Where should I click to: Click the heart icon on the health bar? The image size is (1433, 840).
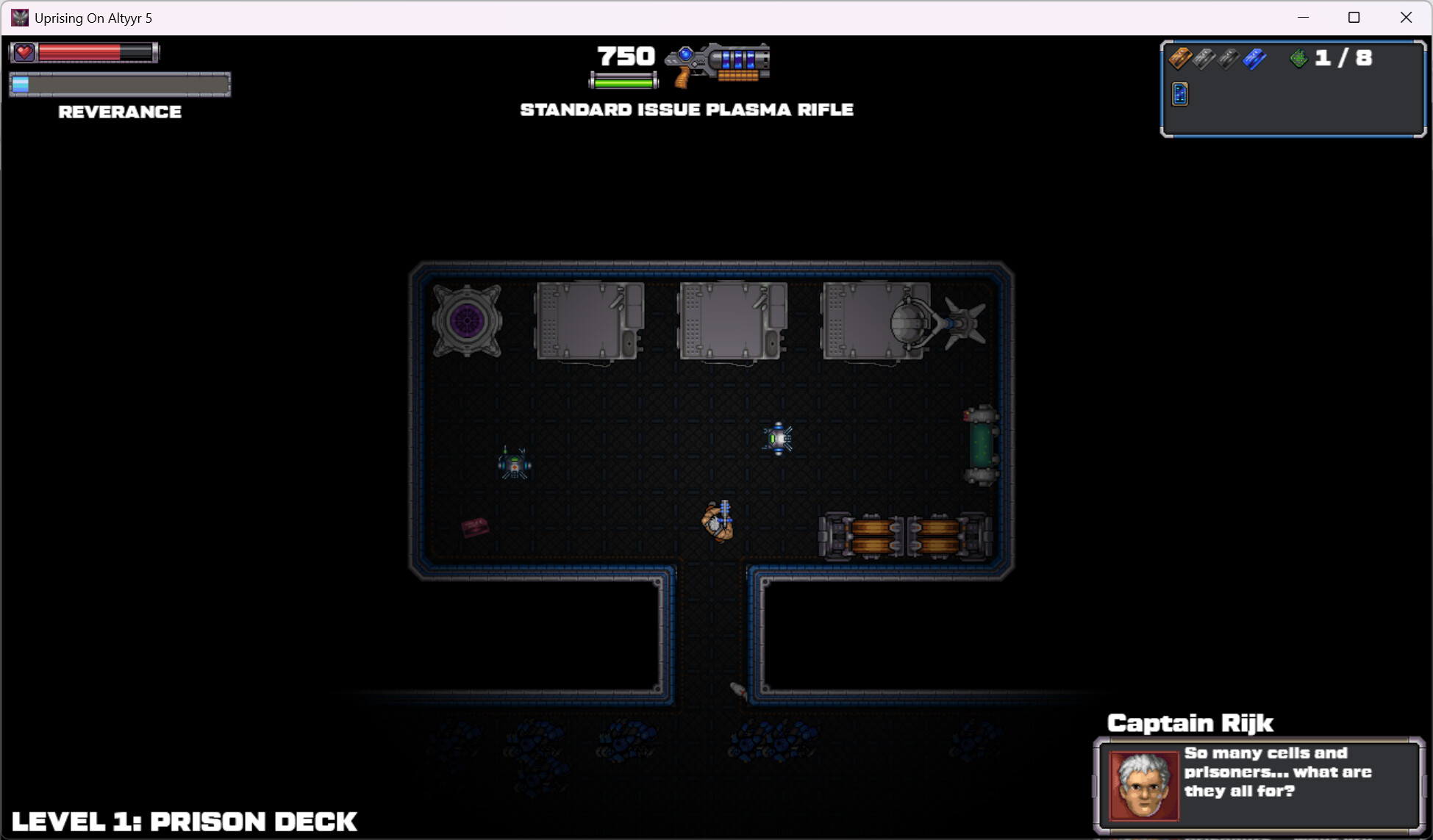[24, 51]
